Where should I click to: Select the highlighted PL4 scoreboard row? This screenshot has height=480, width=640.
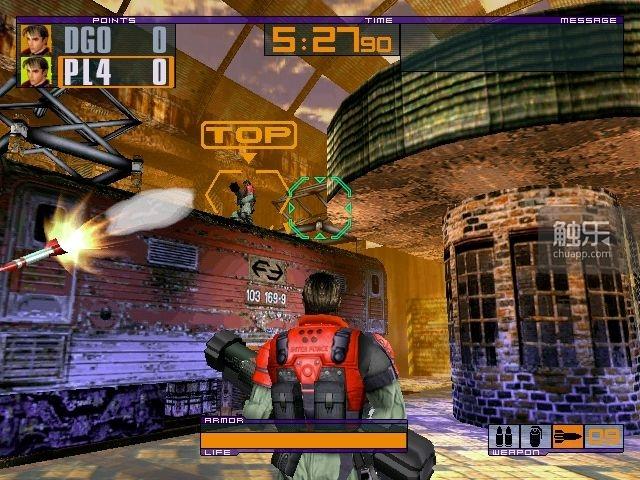[114, 72]
